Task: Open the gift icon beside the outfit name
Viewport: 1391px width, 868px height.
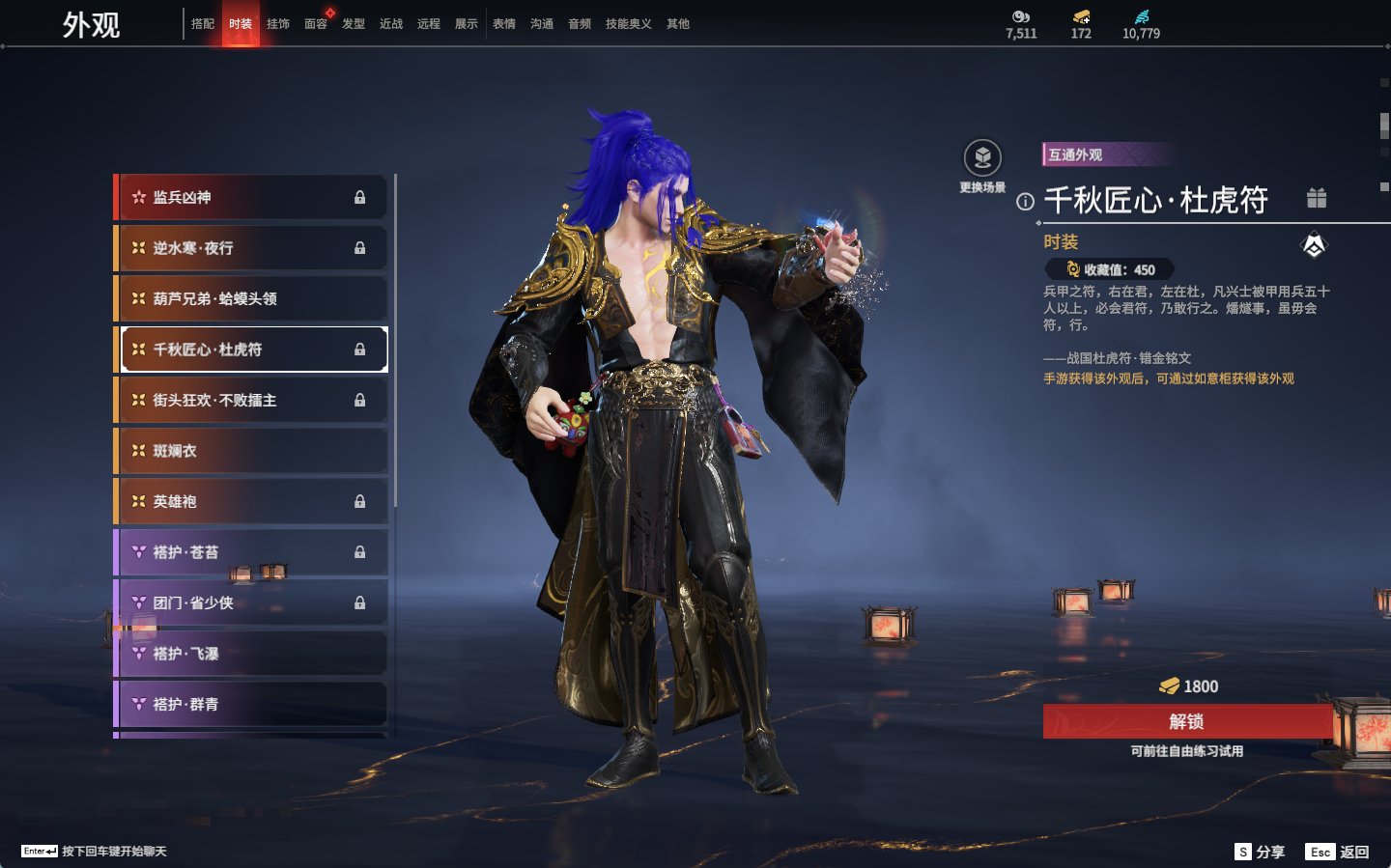Action: pyautogui.click(x=1317, y=198)
